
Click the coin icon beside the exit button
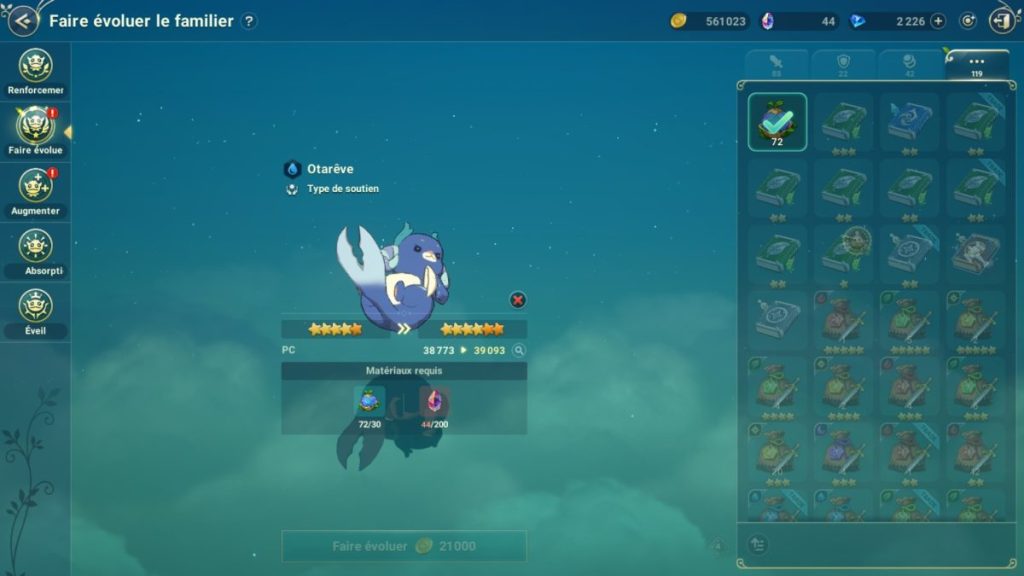[968, 21]
